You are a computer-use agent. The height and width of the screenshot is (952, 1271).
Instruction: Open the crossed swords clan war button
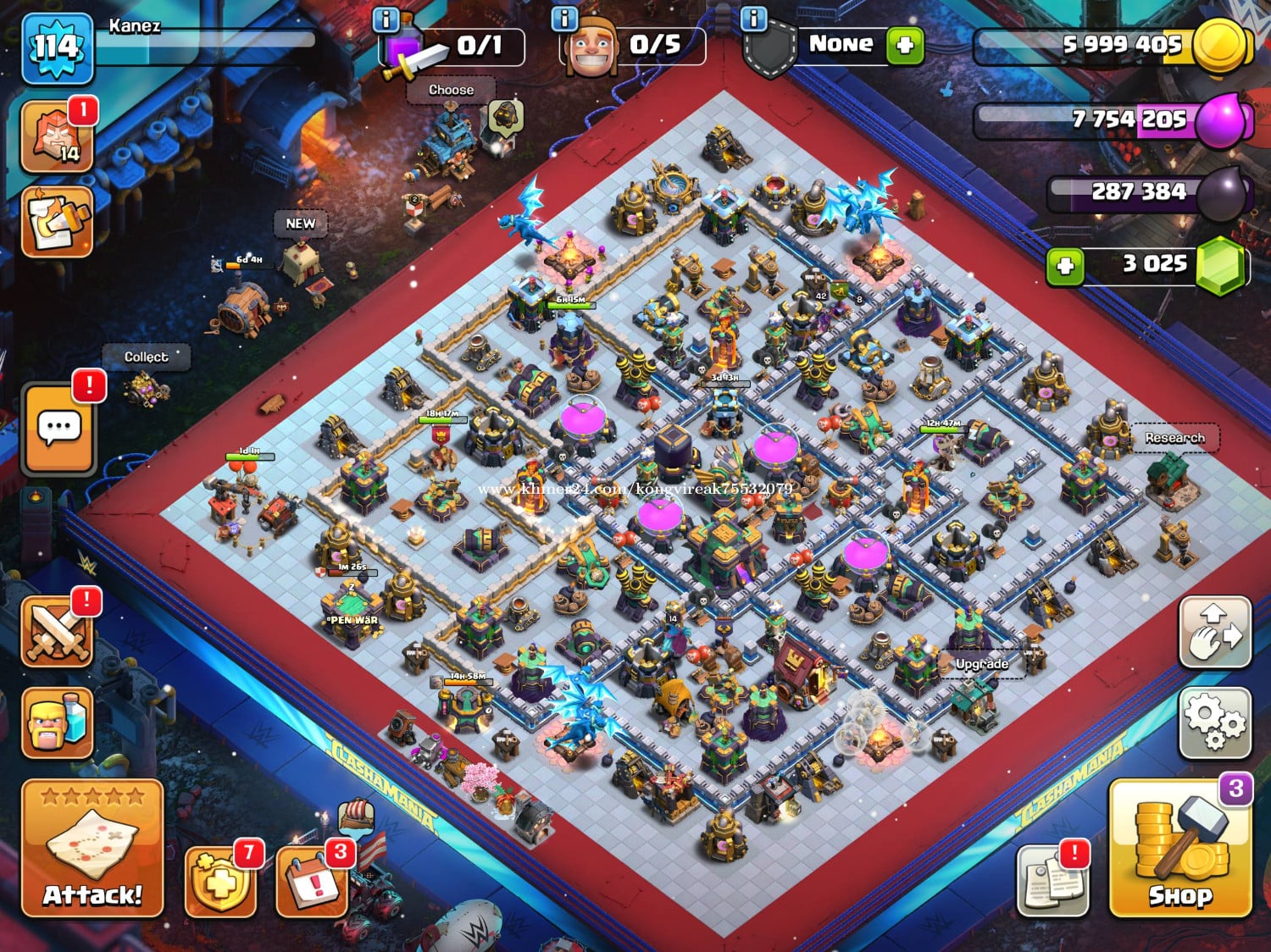pos(57,633)
